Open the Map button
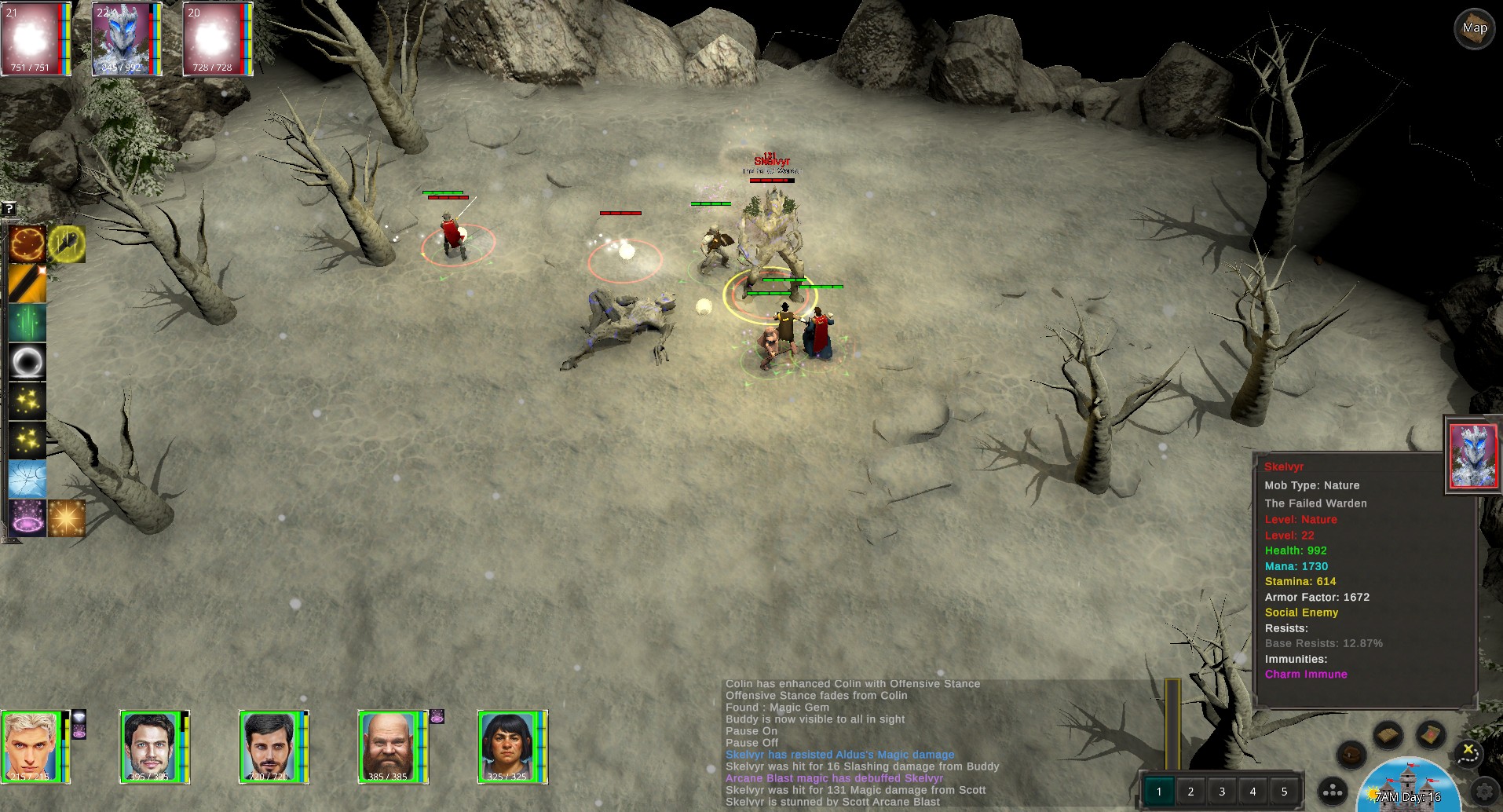 [1474, 29]
